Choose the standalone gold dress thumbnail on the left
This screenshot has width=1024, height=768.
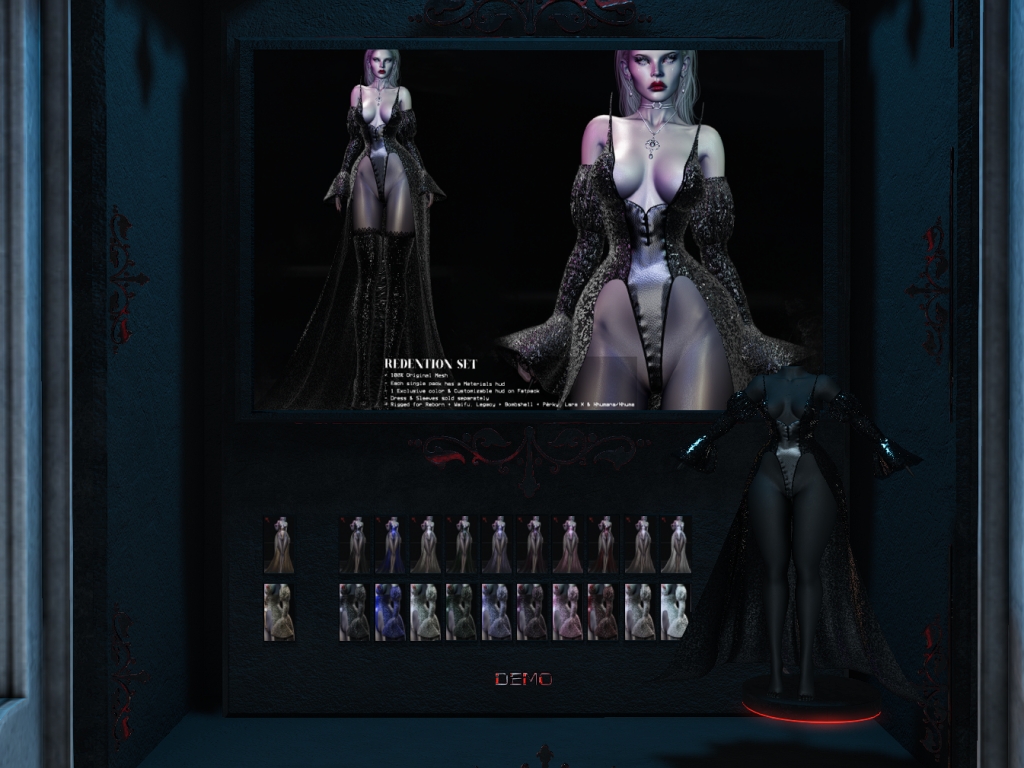(x=279, y=545)
